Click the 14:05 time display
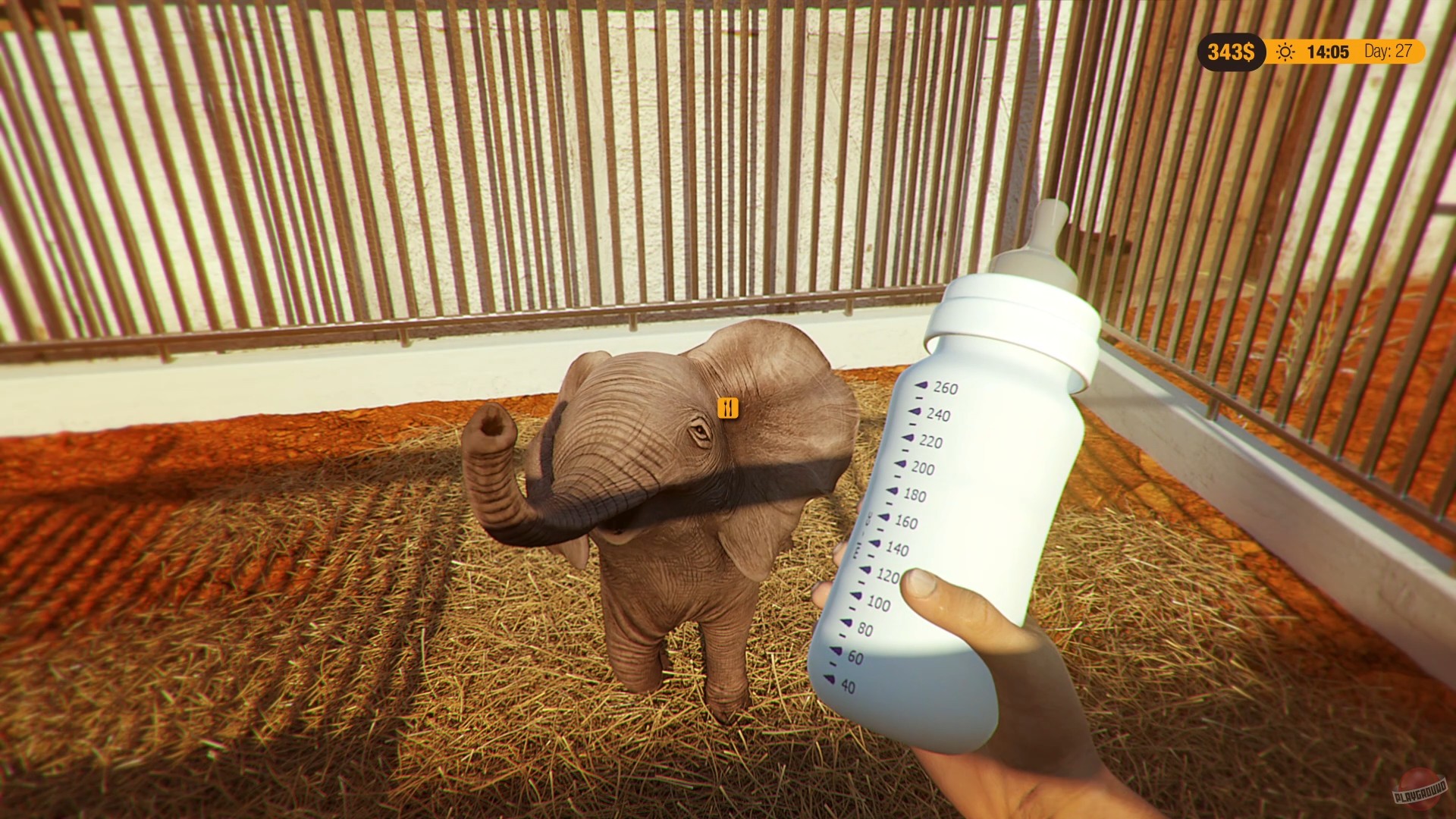Image resolution: width=1456 pixels, height=819 pixels. [x=1327, y=52]
